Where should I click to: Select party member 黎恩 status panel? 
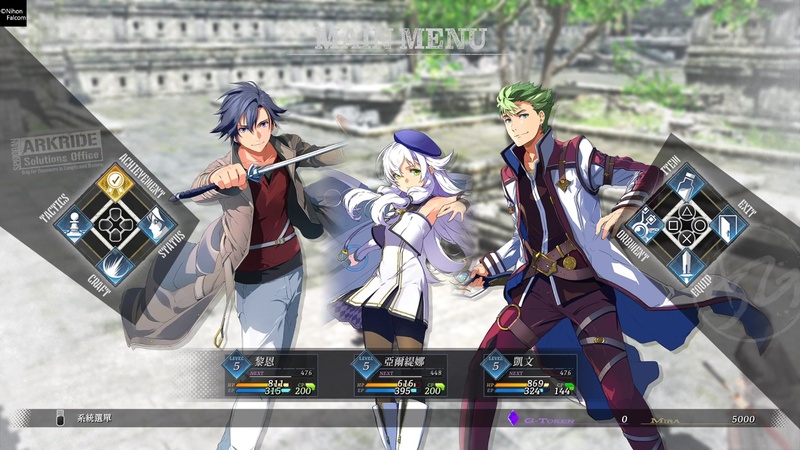coord(272,375)
